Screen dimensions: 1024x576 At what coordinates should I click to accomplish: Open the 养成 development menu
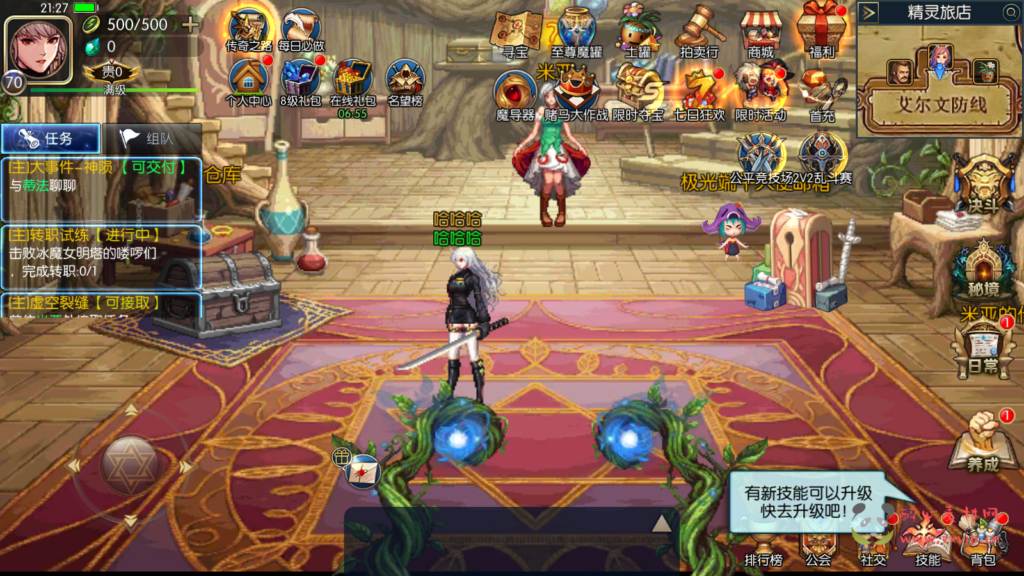[x=982, y=447]
